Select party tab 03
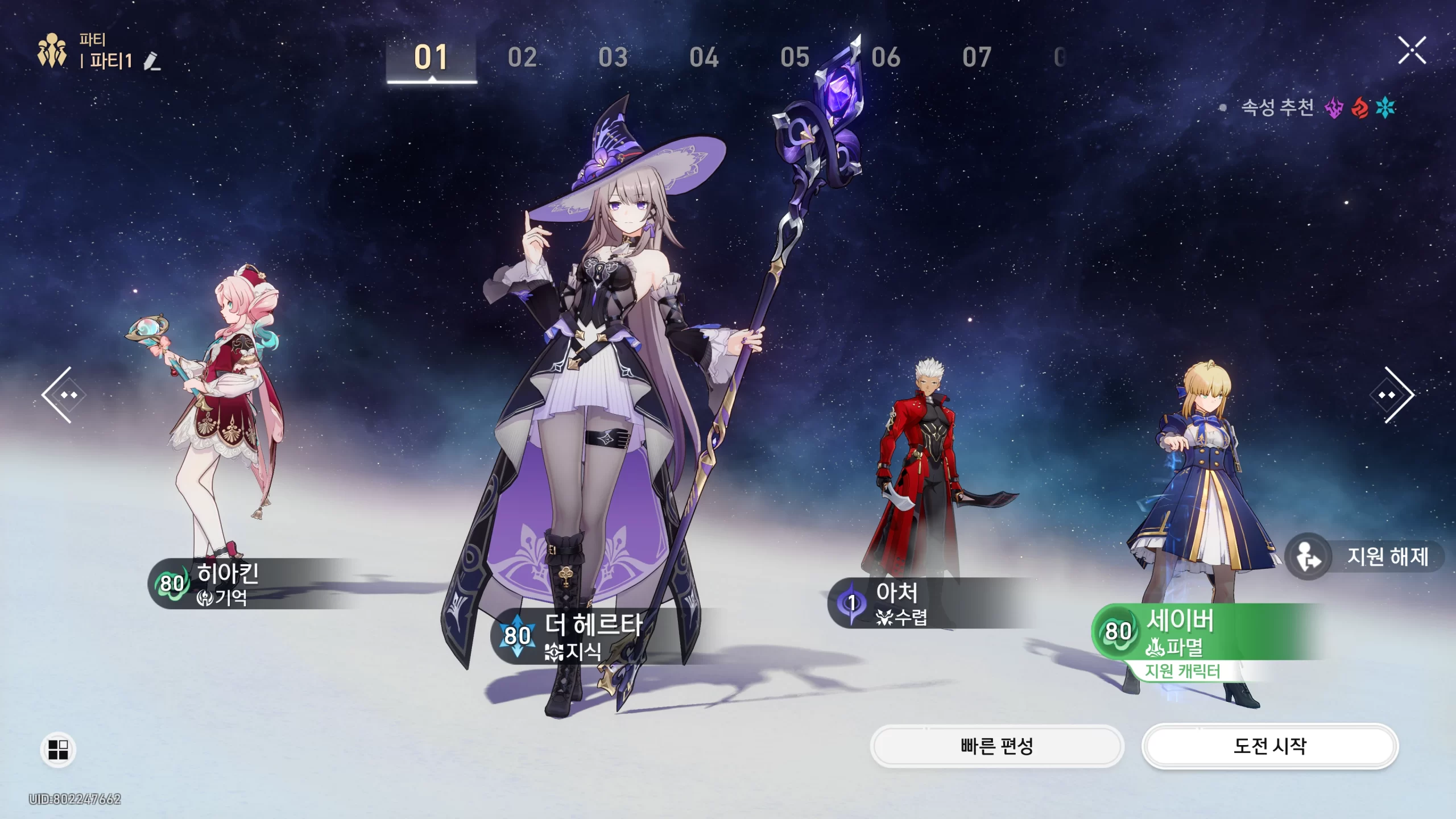The width and height of the screenshot is (1456, 819). click(613, 57)
